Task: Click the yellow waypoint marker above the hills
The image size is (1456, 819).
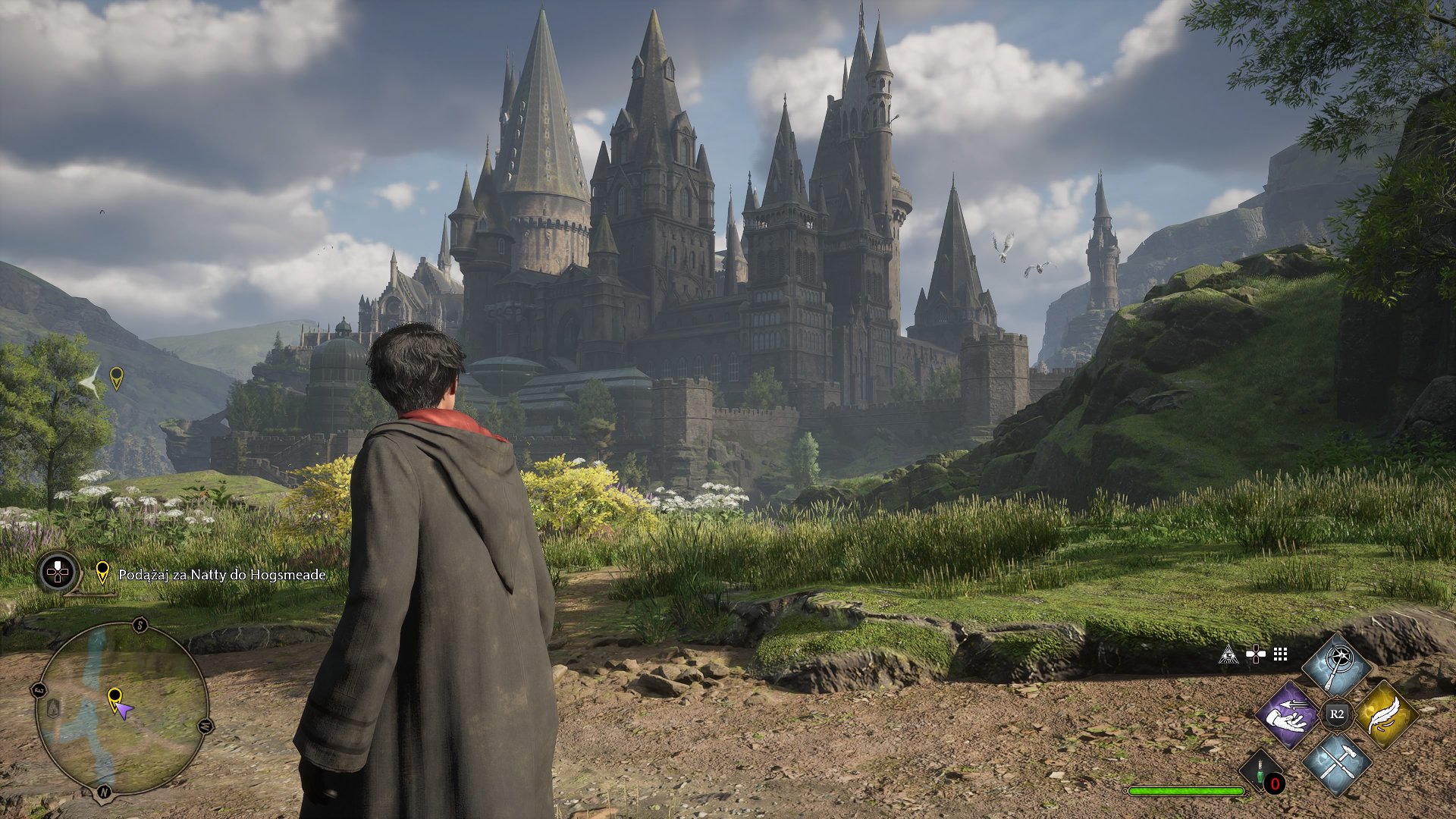Action: click(x=116, y=378)
